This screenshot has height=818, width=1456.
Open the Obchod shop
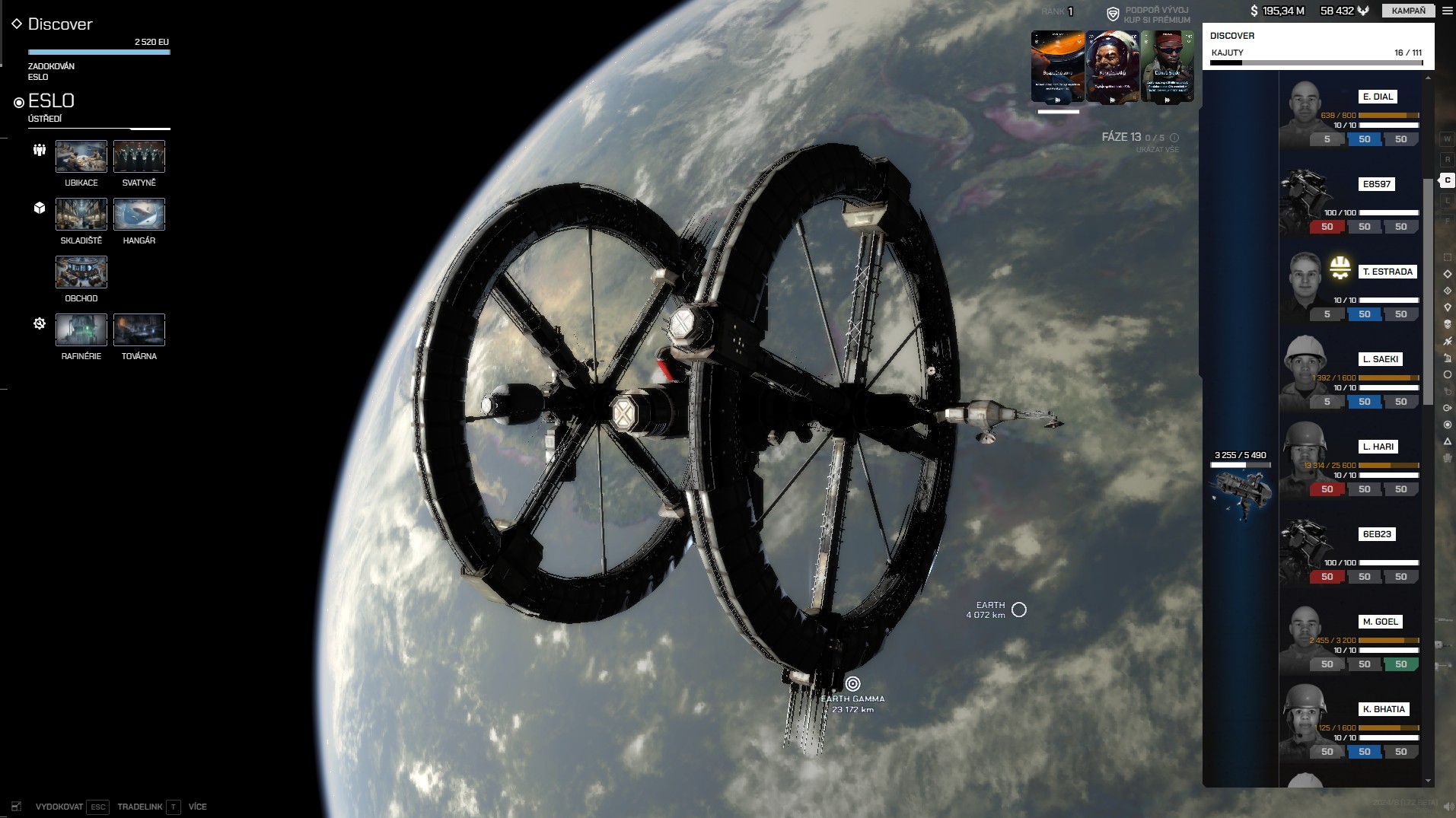(x=81, y=272)
